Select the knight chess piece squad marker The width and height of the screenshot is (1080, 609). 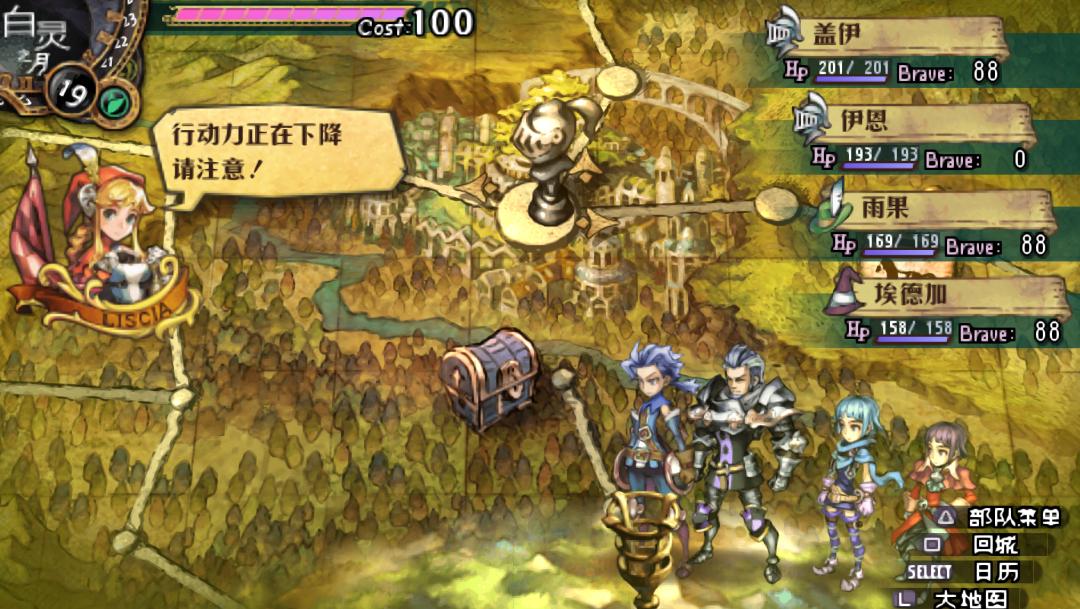(x=548, y=160)
